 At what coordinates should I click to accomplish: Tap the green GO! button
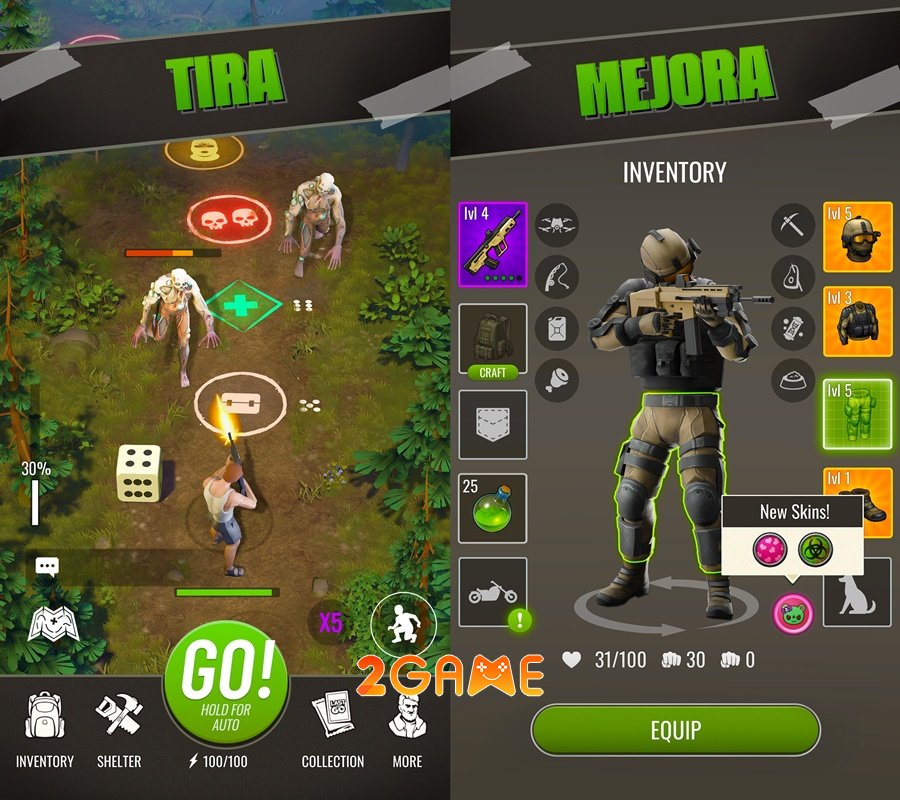click(x=226, y=684)
